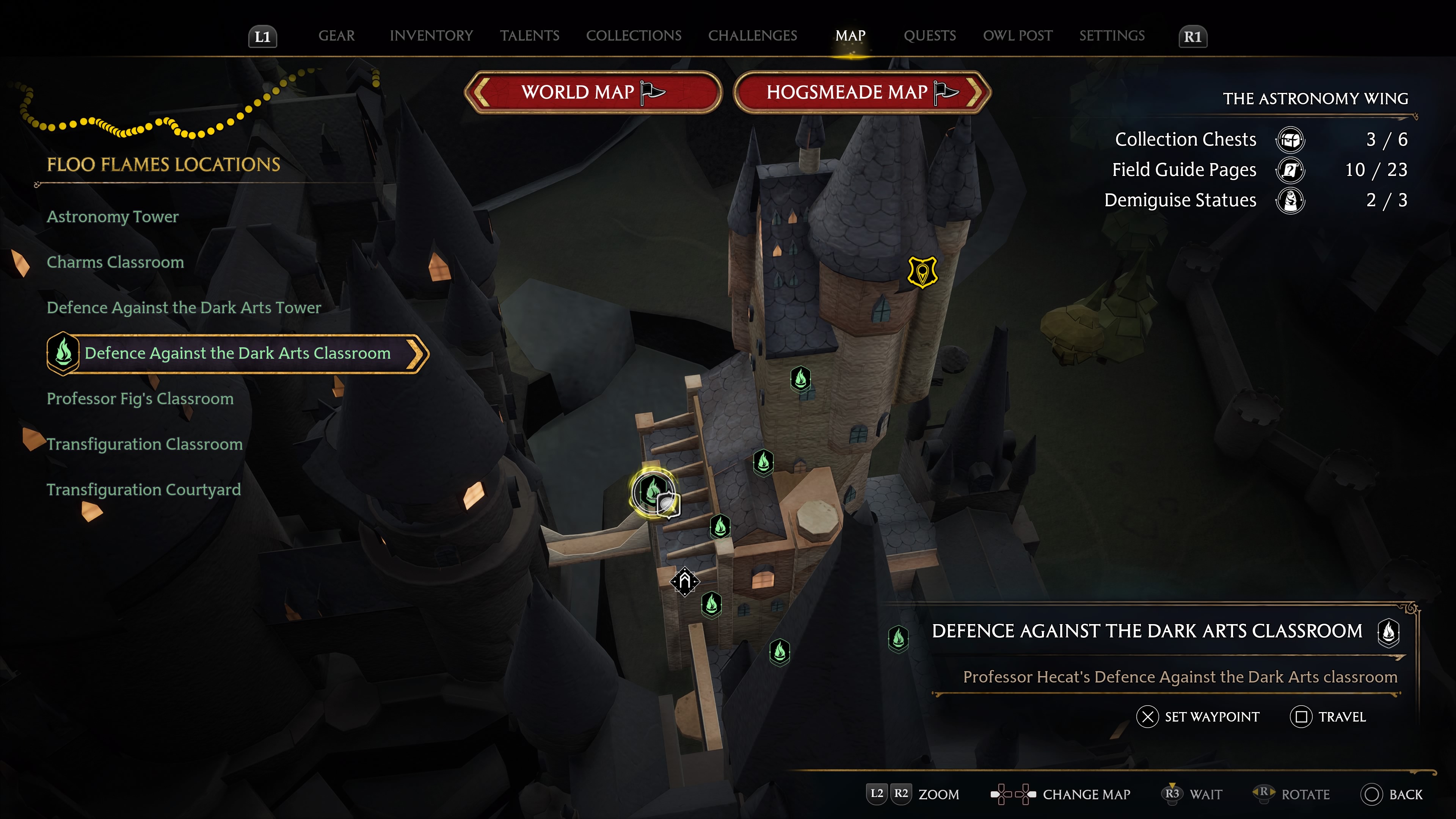Viewport: 1456px width, 819px height.
Task: Select the topmost green Floo Flame on the tower
Action: [x=801, y=379]
